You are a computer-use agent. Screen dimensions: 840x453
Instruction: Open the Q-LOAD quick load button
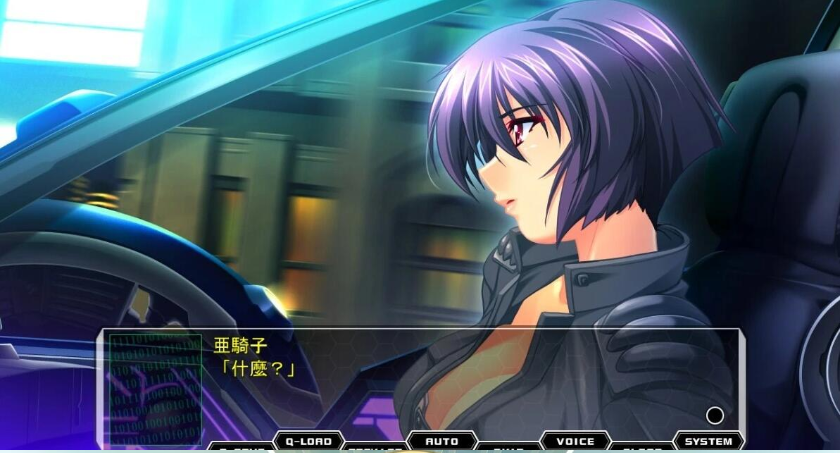(x=308, y=441)
